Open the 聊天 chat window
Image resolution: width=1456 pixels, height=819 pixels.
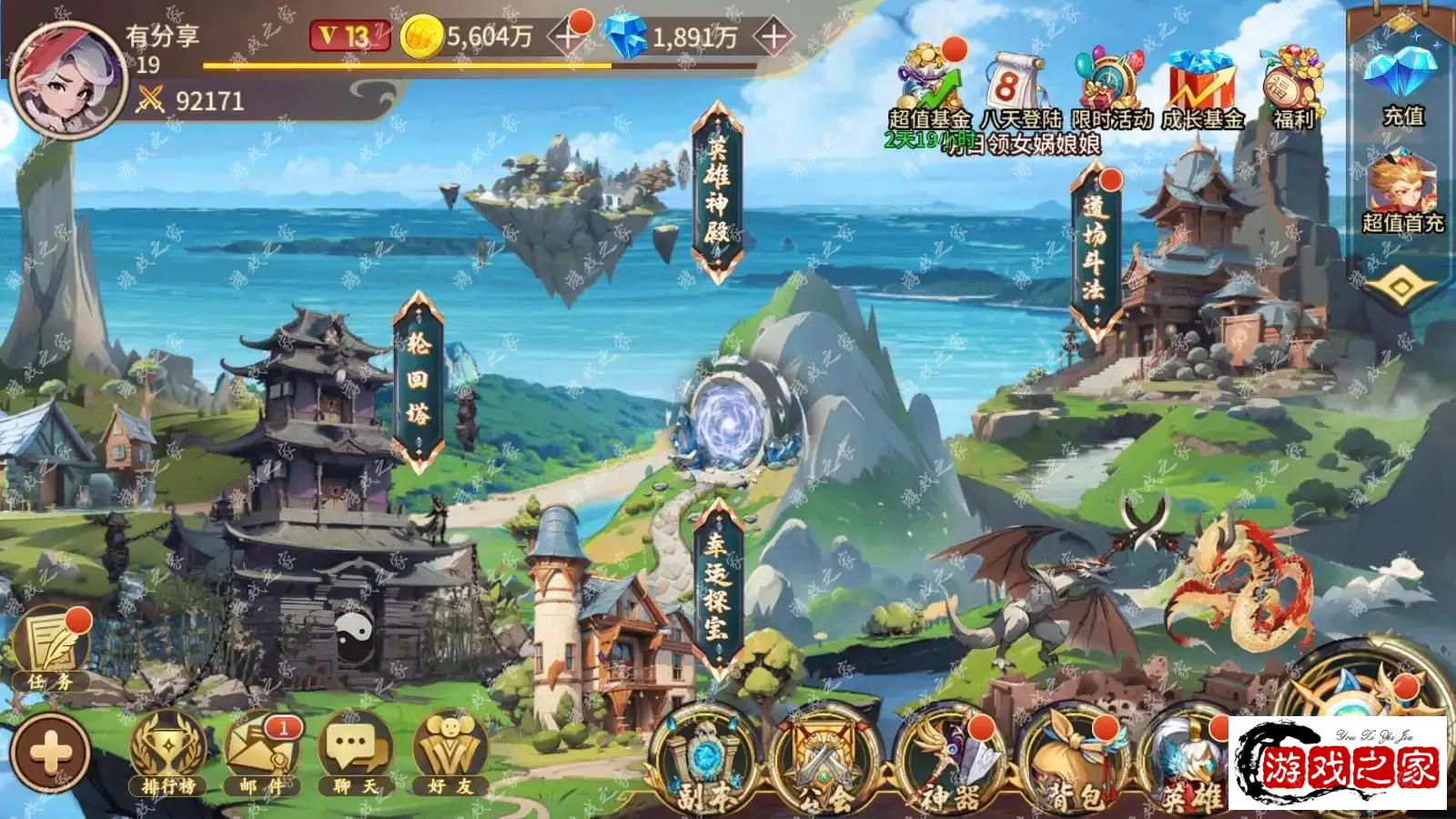click(354, 753)
